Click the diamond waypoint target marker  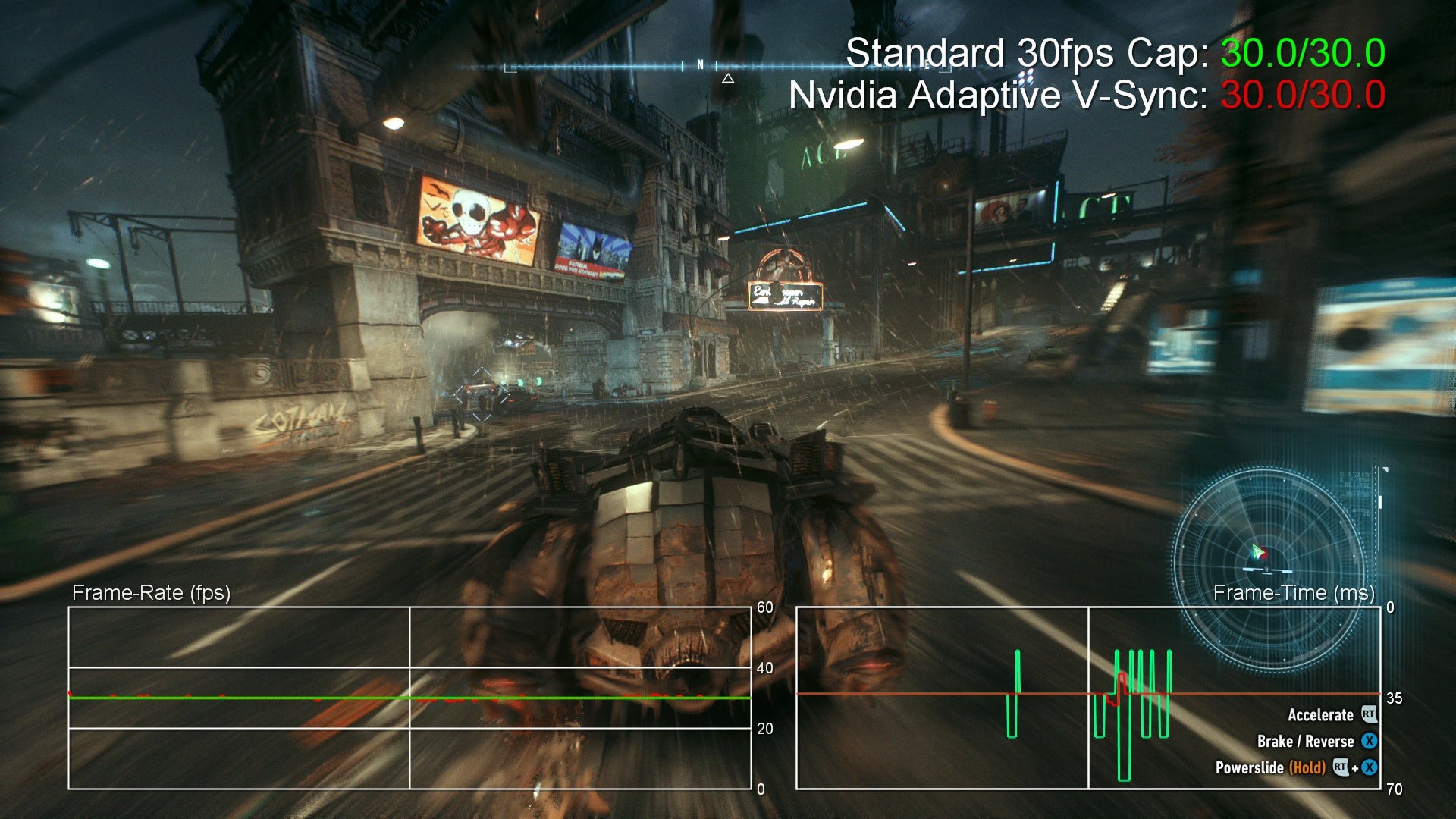tap(482, 395)
